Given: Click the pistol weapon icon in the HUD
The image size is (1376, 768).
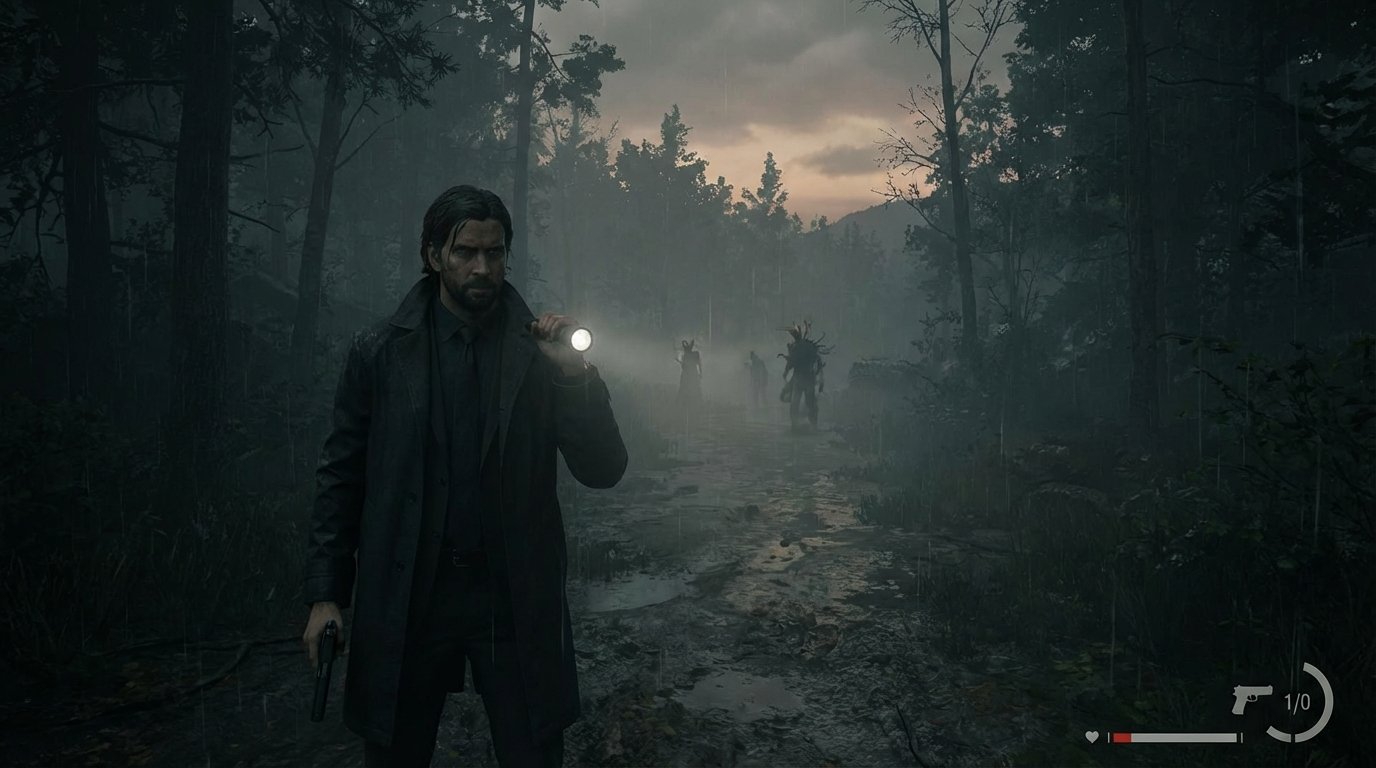Looking at the screenshot, I should click(1252, 699).
